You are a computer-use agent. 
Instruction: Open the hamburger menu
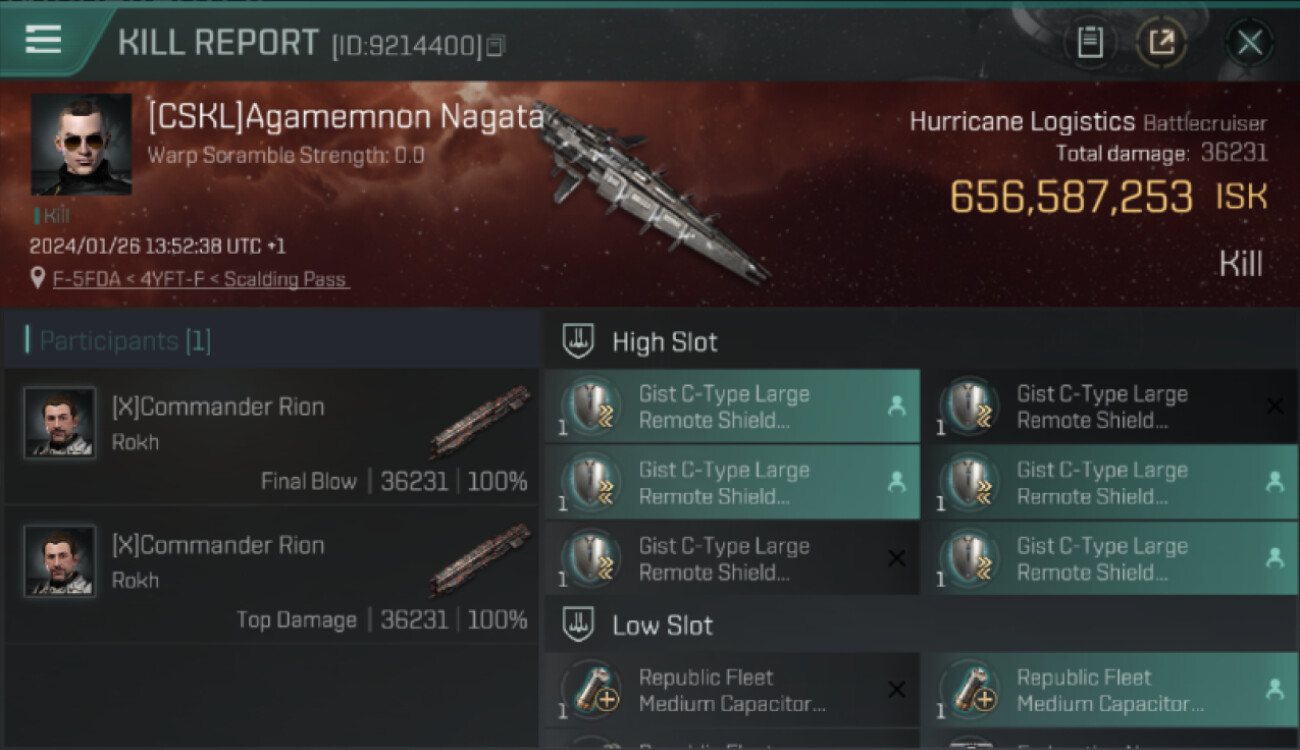44,40
